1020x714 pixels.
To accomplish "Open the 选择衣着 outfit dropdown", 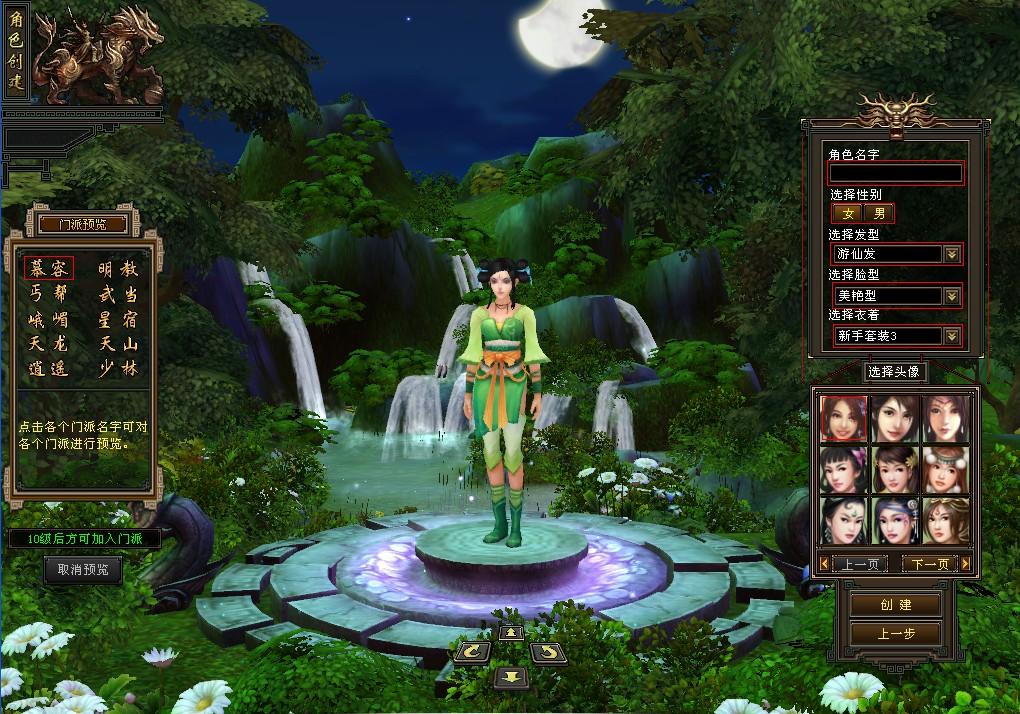I will (952, 336).
